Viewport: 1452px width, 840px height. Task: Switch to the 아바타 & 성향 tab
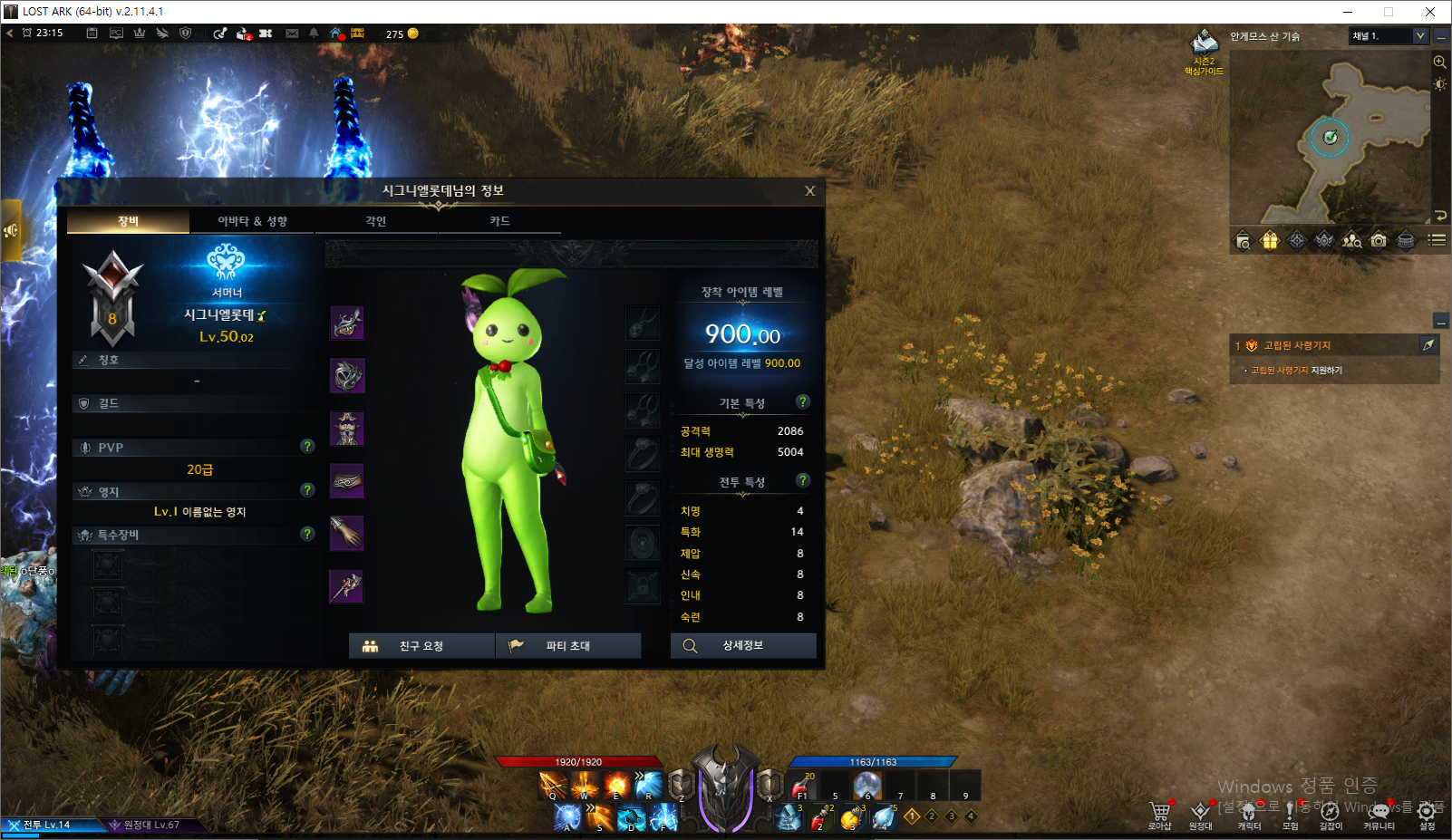[x=252, y=221]
